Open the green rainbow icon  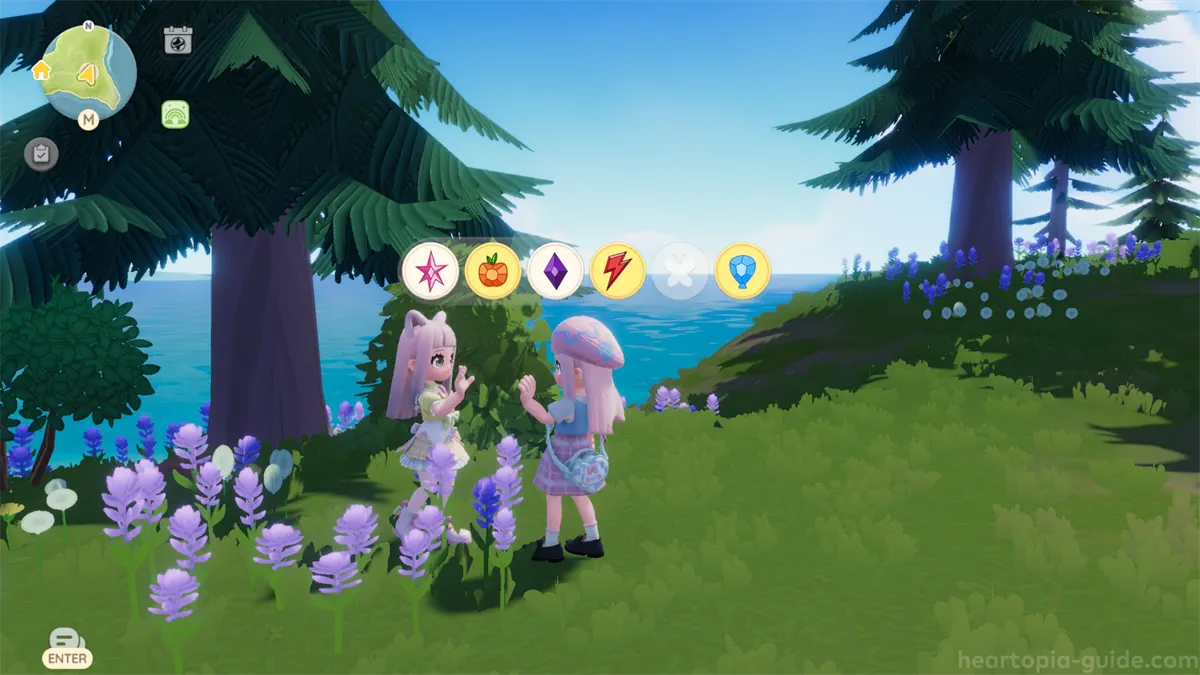tap(175, 115)
